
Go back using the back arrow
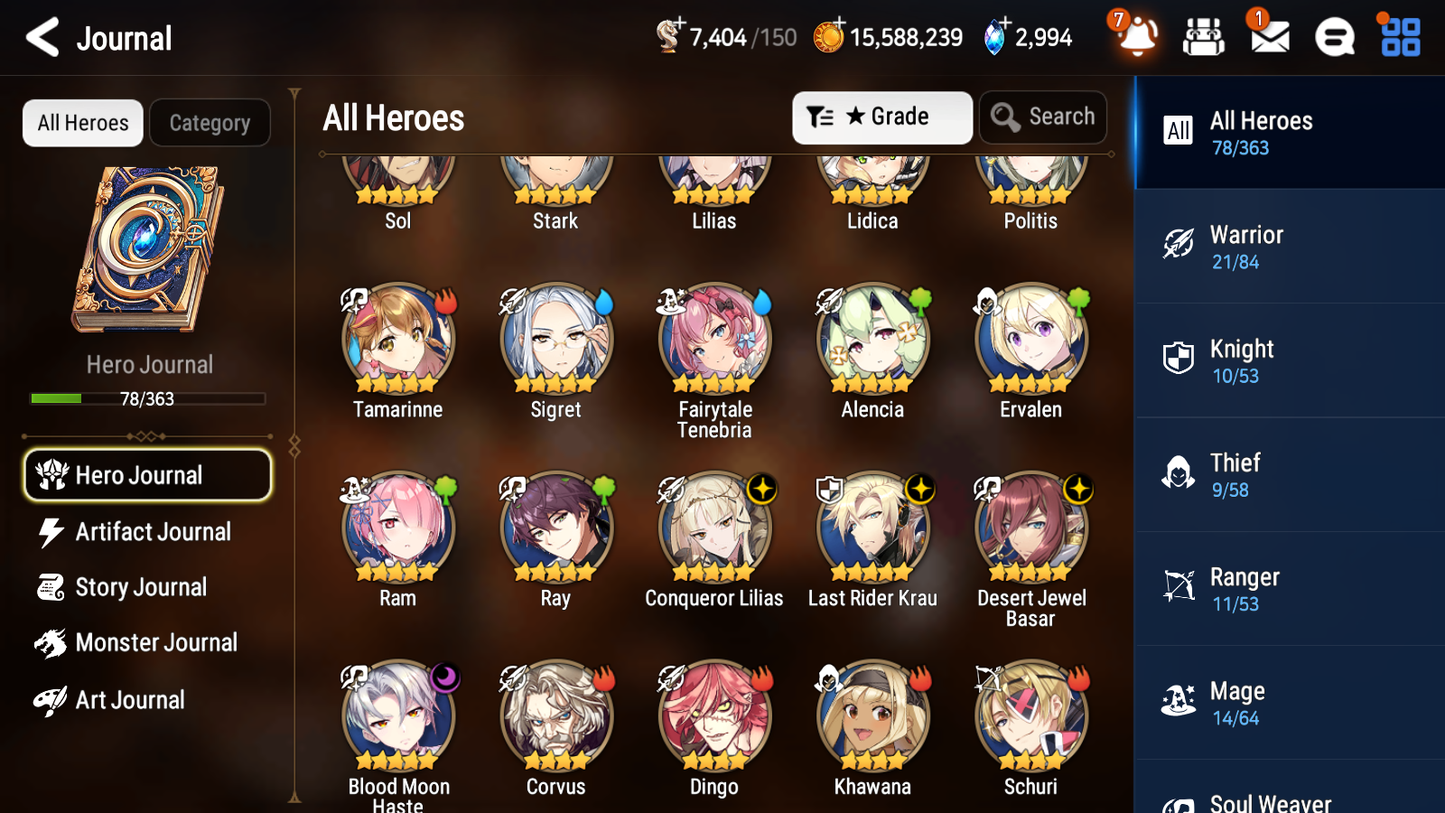(x=42, y=37)
